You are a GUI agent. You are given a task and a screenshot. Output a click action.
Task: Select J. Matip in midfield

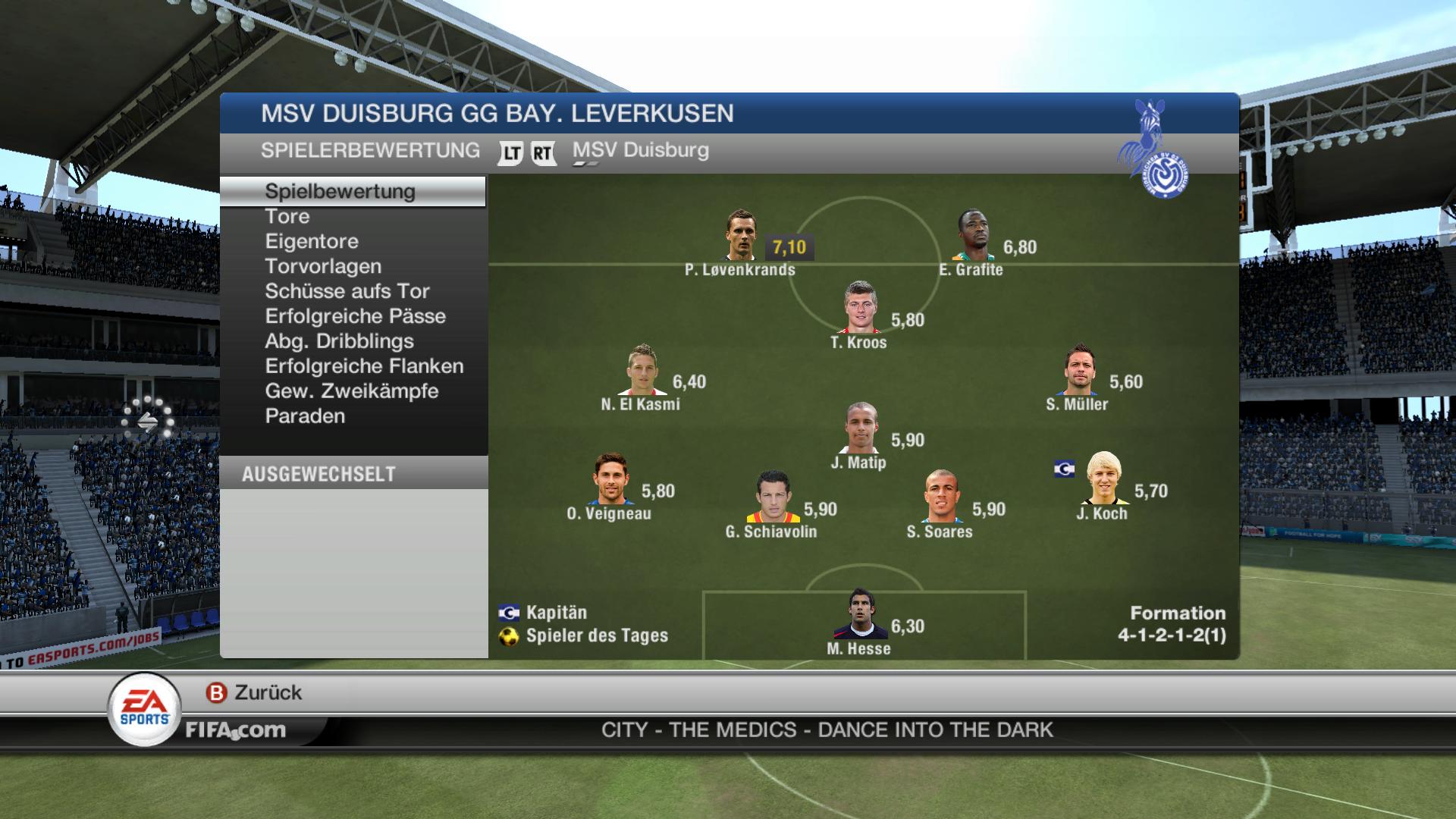861,428
